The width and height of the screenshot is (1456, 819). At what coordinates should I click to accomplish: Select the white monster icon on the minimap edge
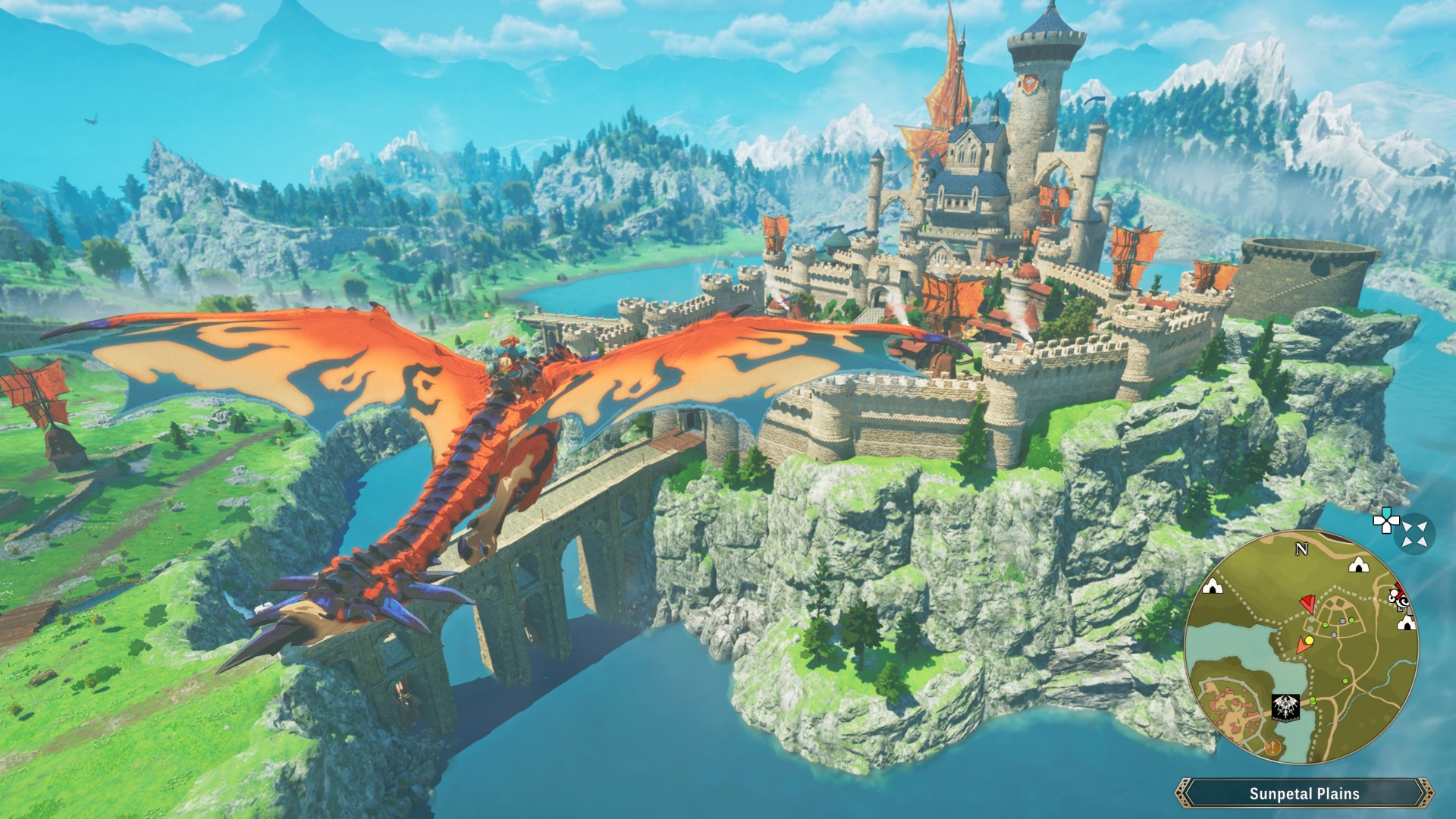pyautogui.click(x=1399, y=601)
